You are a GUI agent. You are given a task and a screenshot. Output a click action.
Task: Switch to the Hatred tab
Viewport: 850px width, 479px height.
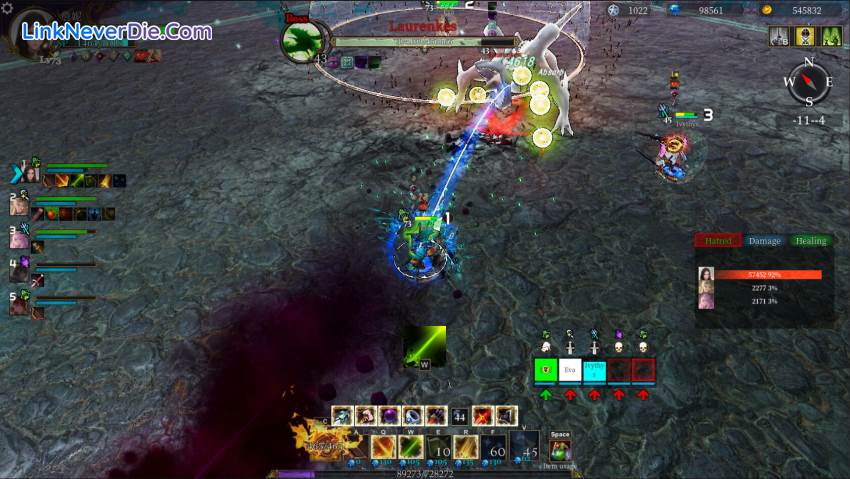(x=718, y=241)
